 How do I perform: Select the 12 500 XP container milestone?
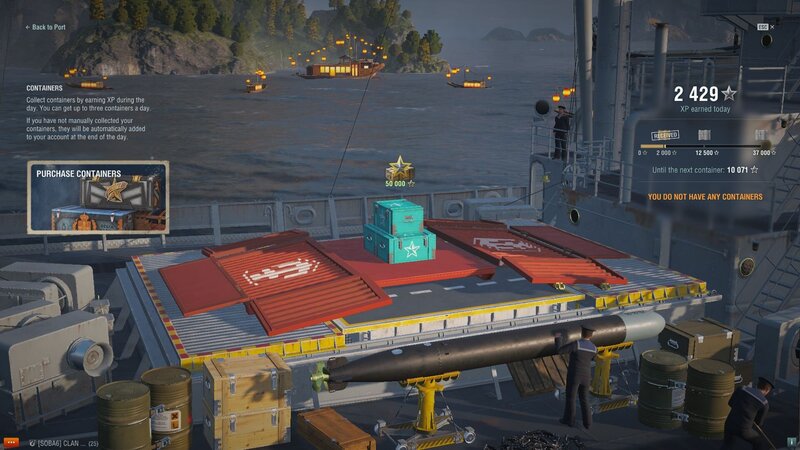(x=704, y=135)
